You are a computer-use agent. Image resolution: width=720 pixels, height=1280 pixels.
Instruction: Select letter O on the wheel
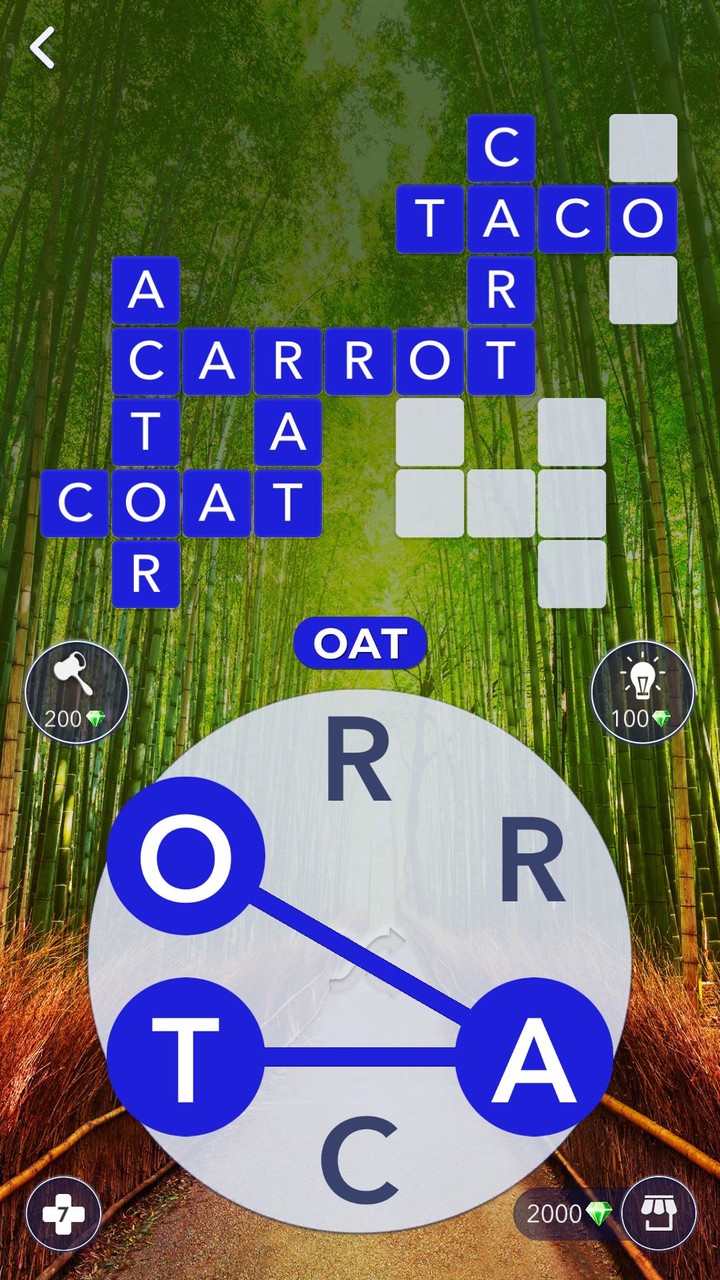[185, 856]
